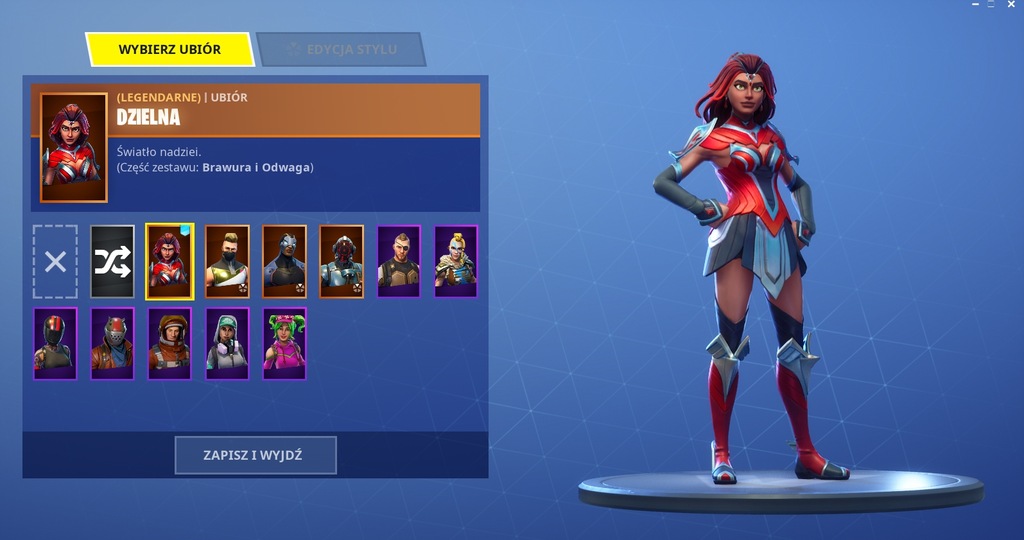The width and height of the screenshot is (1024, 540).
Task: Choose the orange astronaut suit outfit
Action: coord(170,344)
